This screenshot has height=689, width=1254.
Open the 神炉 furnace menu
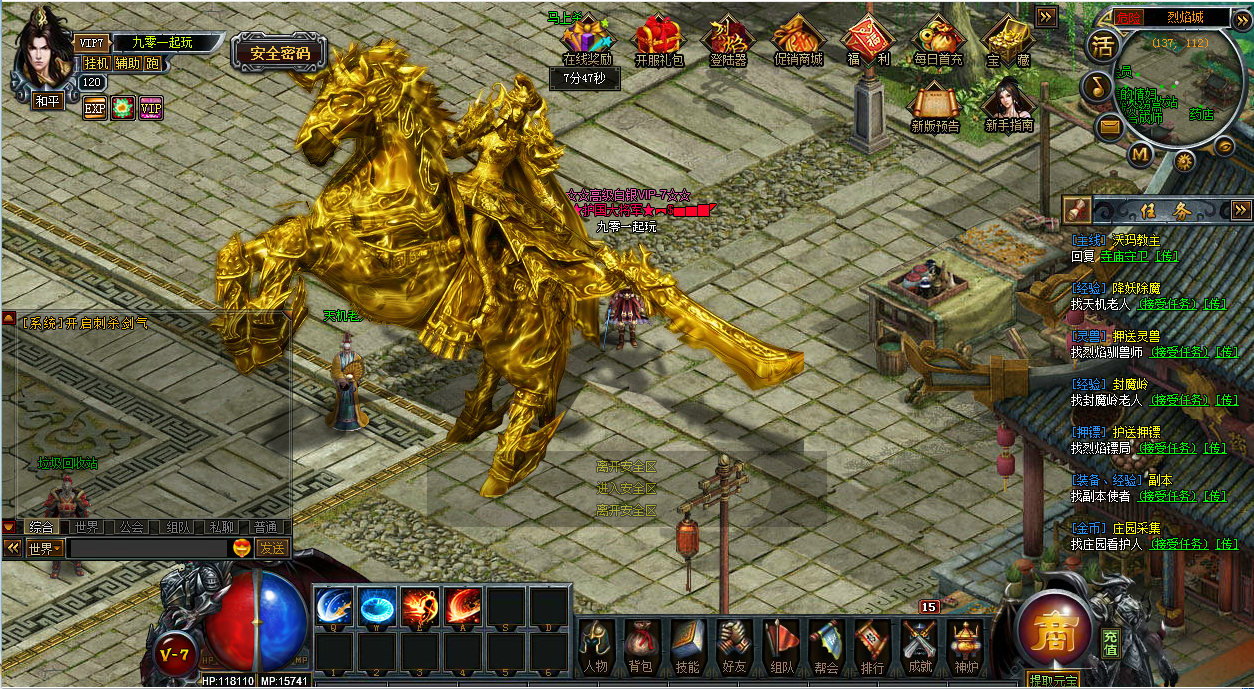966,645
